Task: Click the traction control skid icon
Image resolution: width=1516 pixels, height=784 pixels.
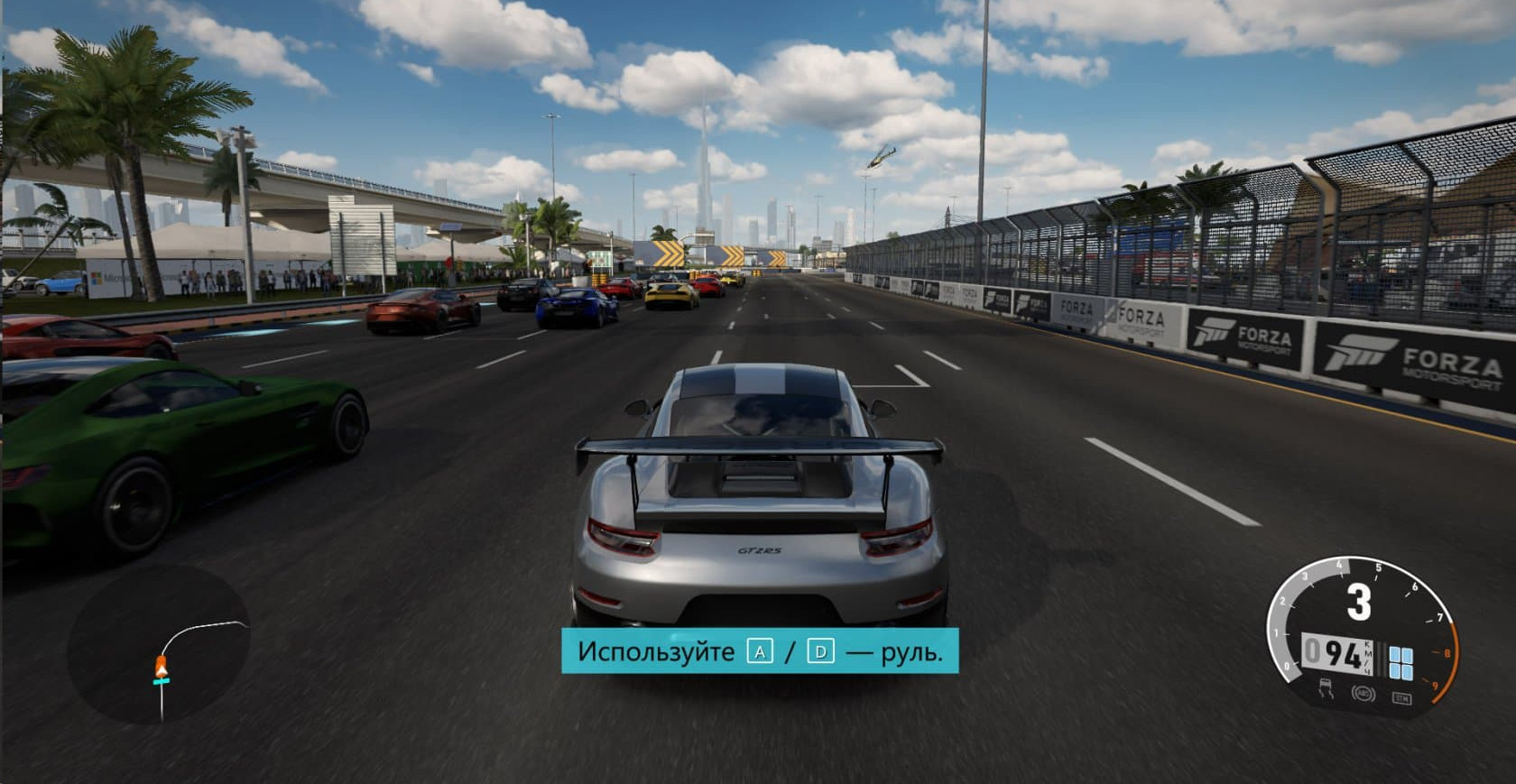Action: click(1327, 689)
